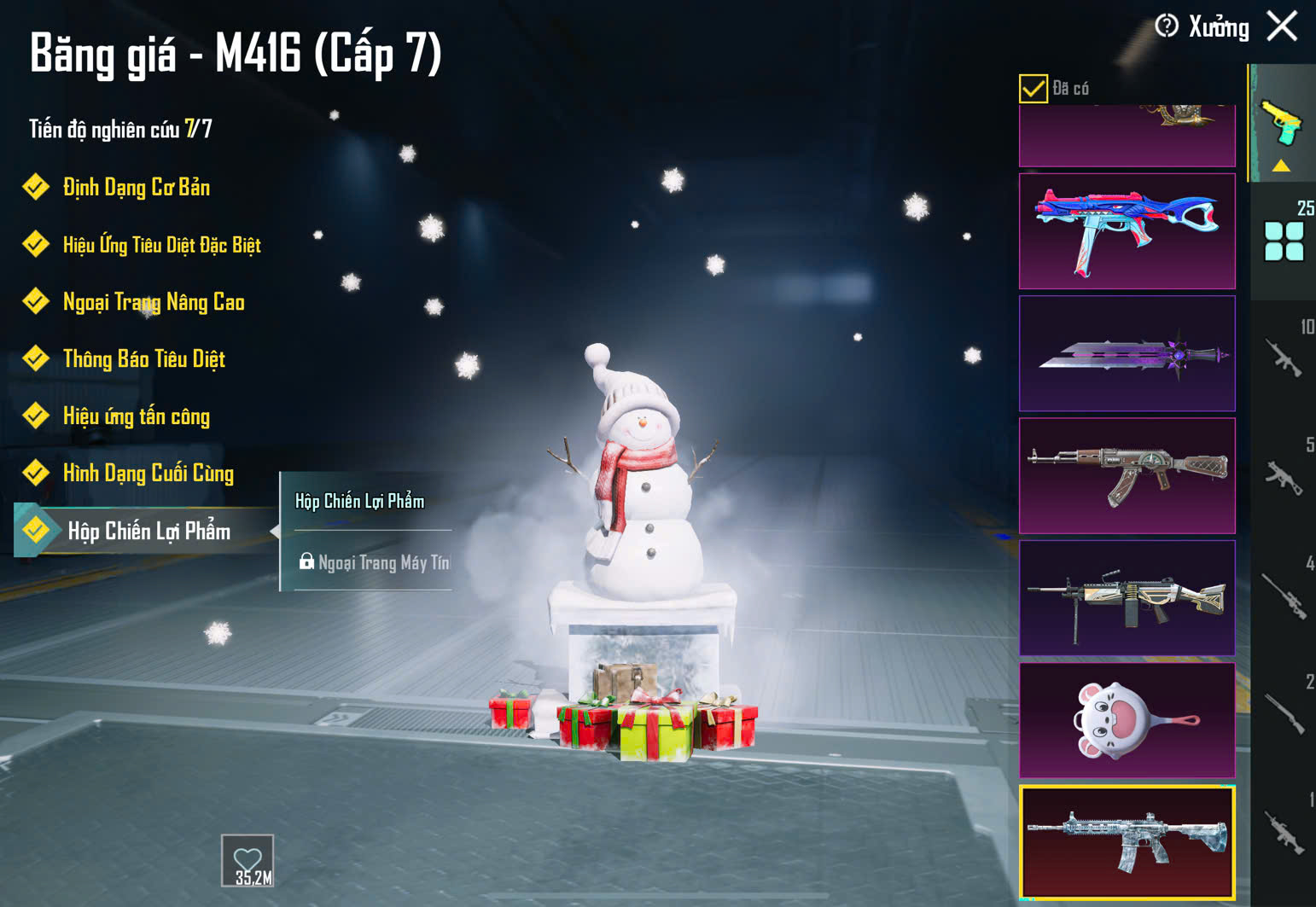
Task: Select Ngoại Trang Nâng Cao entry
Action: click(154, 302)
